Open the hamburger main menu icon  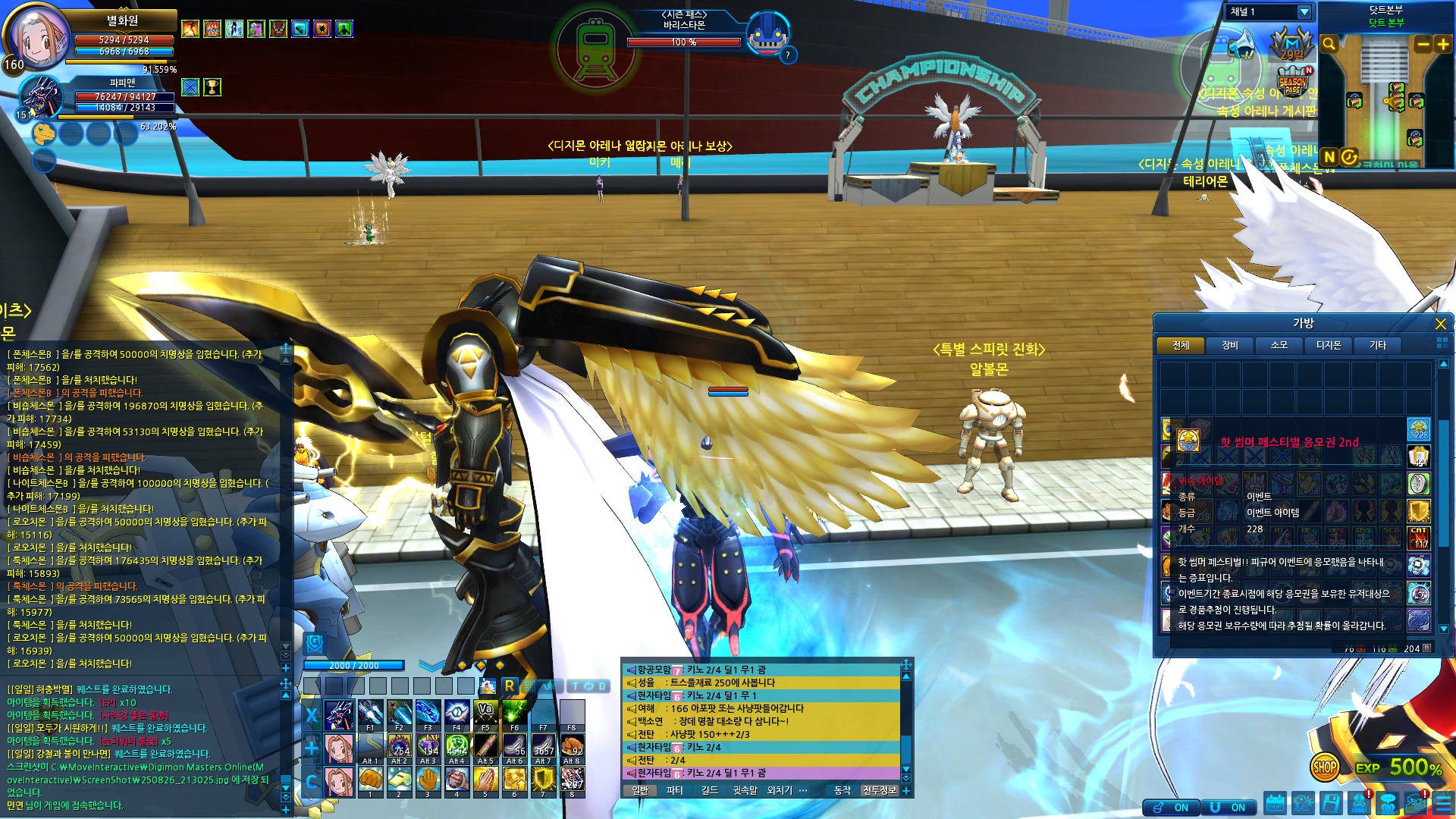click(x=1442, y=804)
